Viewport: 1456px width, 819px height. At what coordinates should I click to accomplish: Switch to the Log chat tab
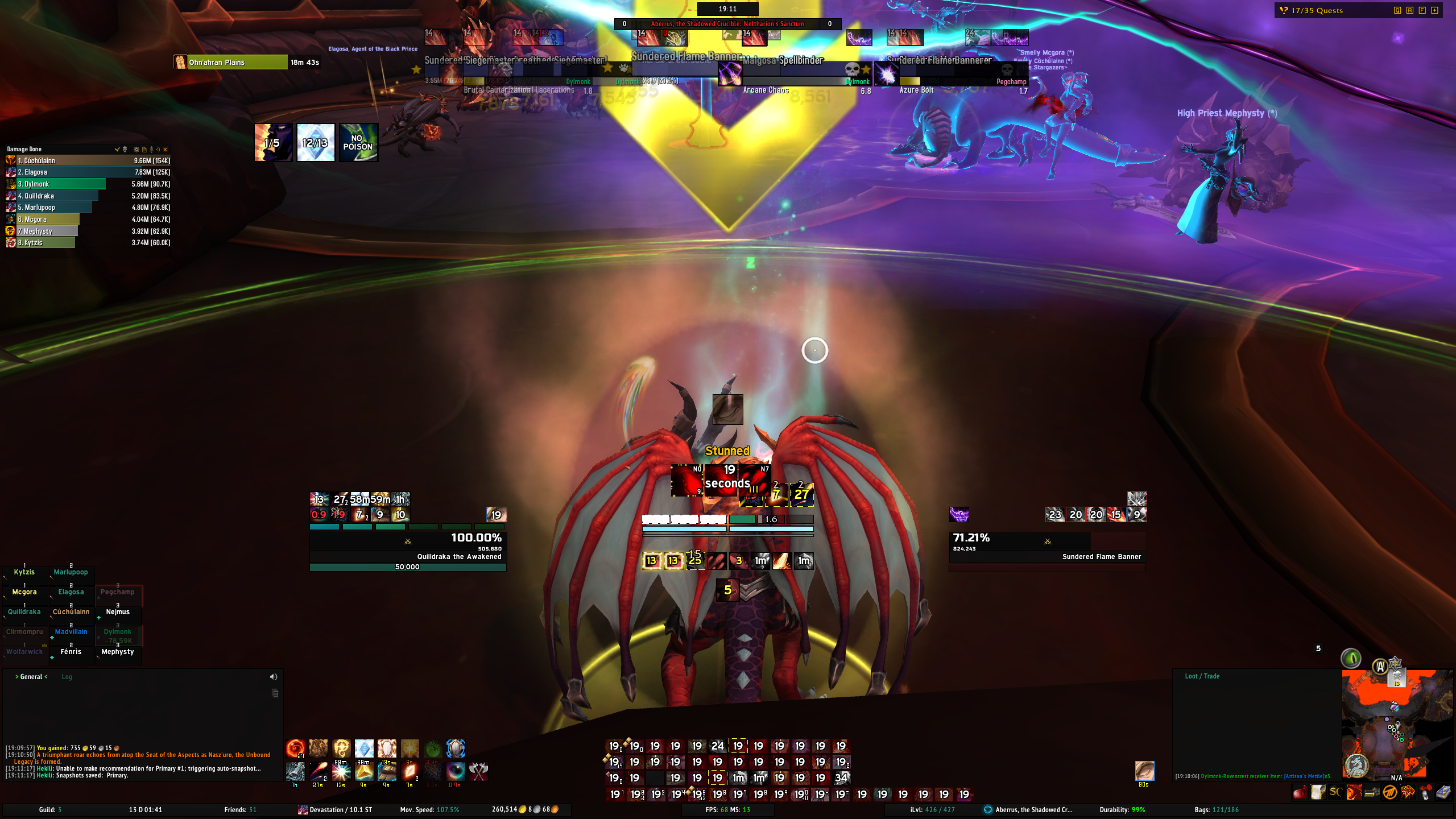(67, 677)
